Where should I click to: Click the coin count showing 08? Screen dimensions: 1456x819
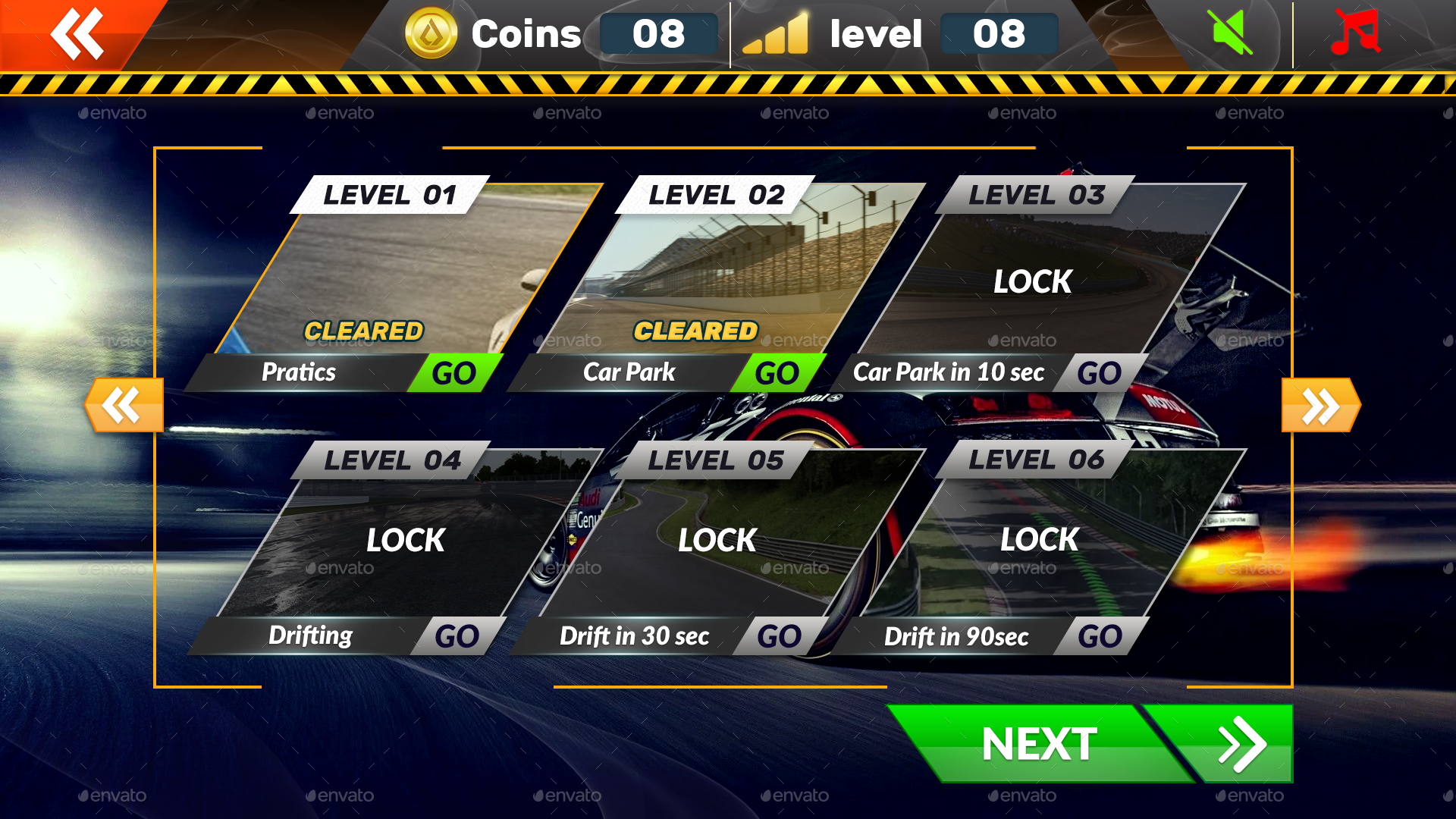pyautogui.click(x=657, y=33)
